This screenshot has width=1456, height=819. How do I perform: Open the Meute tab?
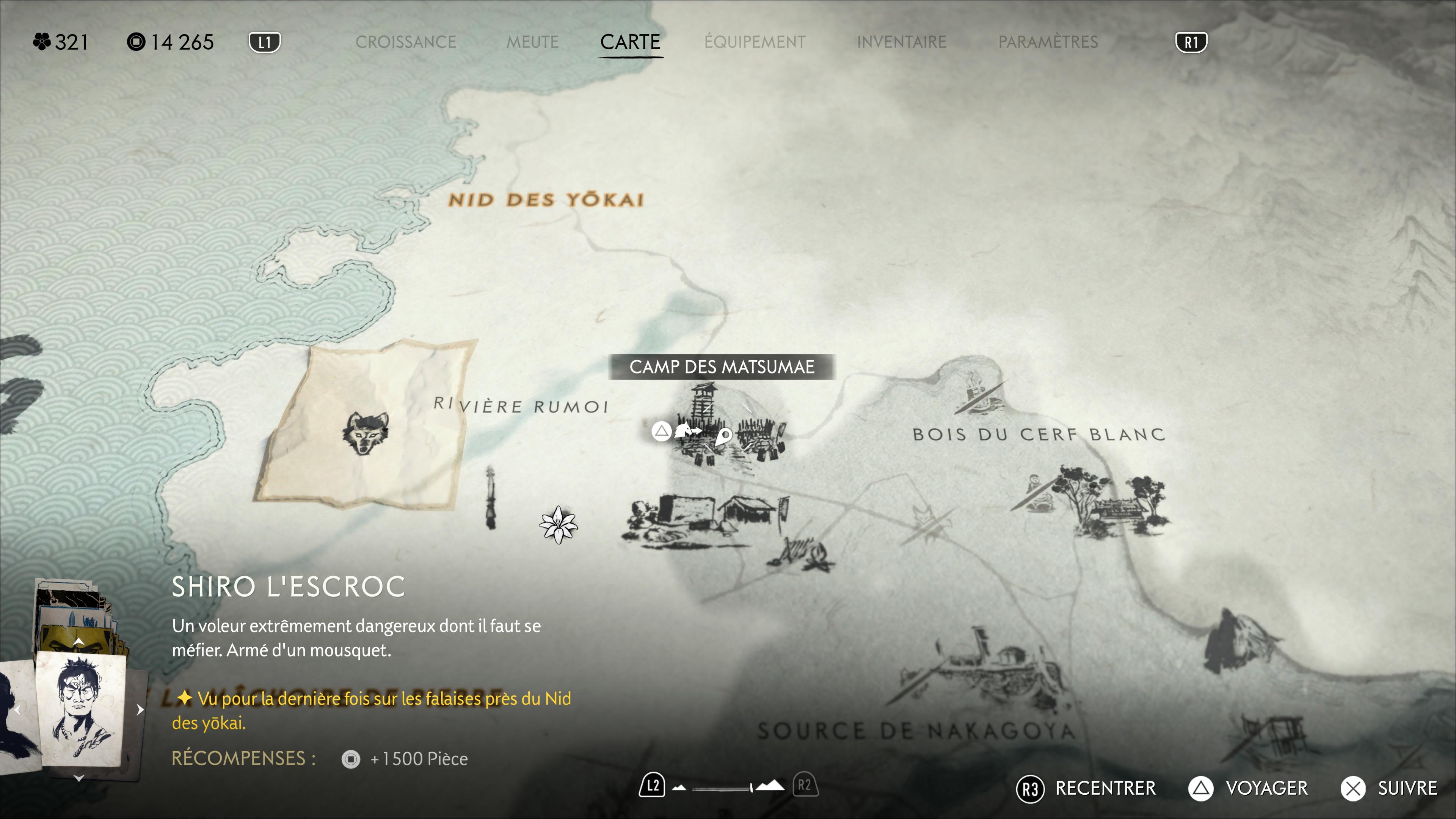pyautogui.click(x=532, y=42)
